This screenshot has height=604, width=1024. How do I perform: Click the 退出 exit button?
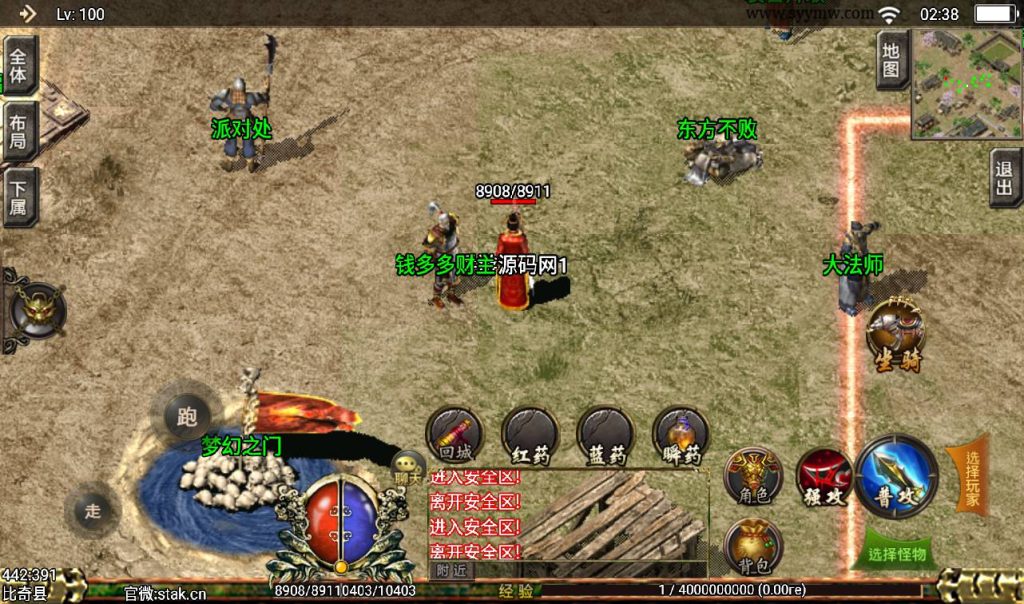[x=1005, y=178]
